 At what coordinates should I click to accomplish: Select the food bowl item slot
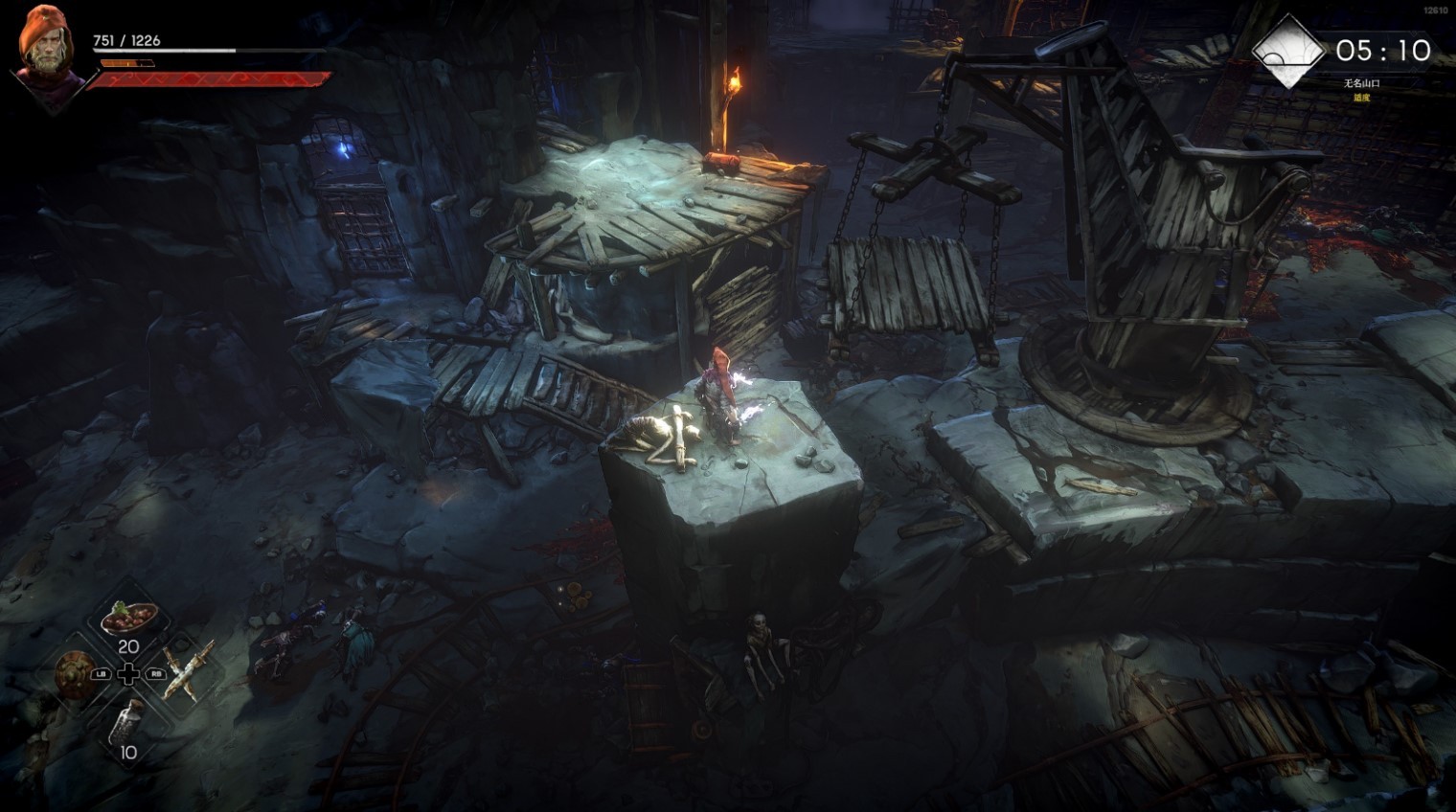tap(127, 618)
